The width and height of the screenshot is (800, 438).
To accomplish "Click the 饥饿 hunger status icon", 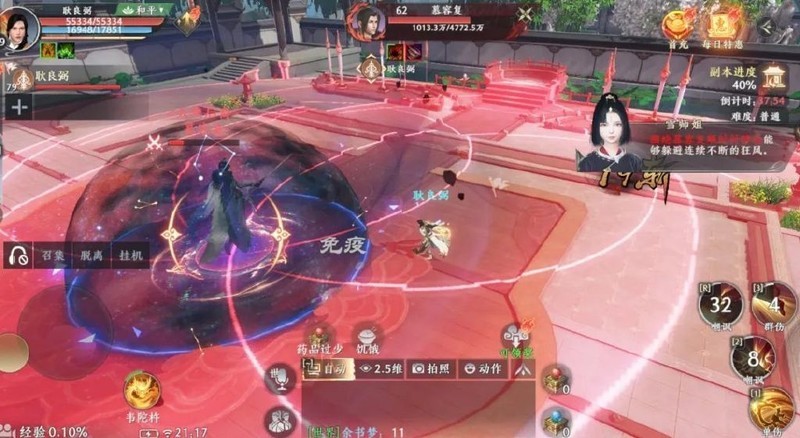I will coord(368,338).
